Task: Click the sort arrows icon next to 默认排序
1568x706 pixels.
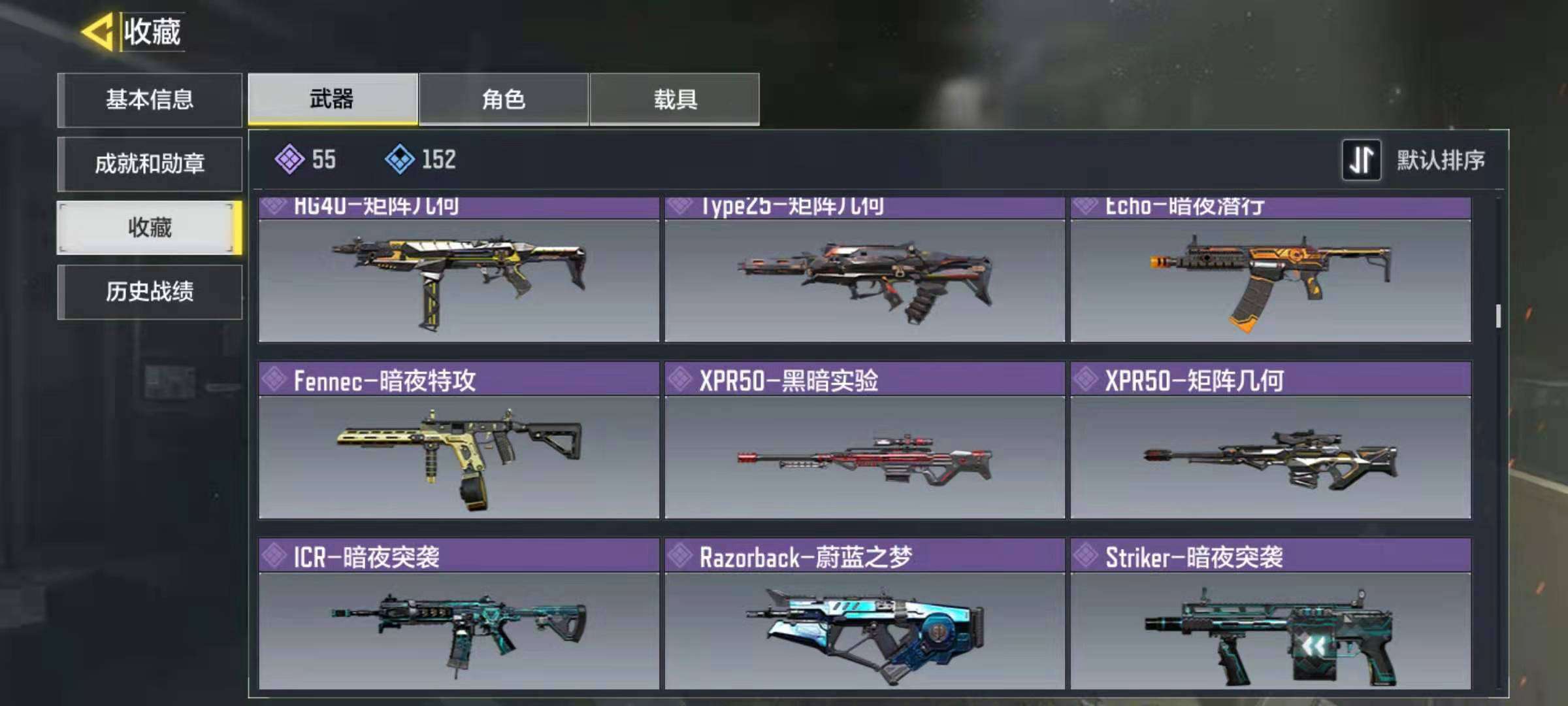Action: click(1362, 159)
